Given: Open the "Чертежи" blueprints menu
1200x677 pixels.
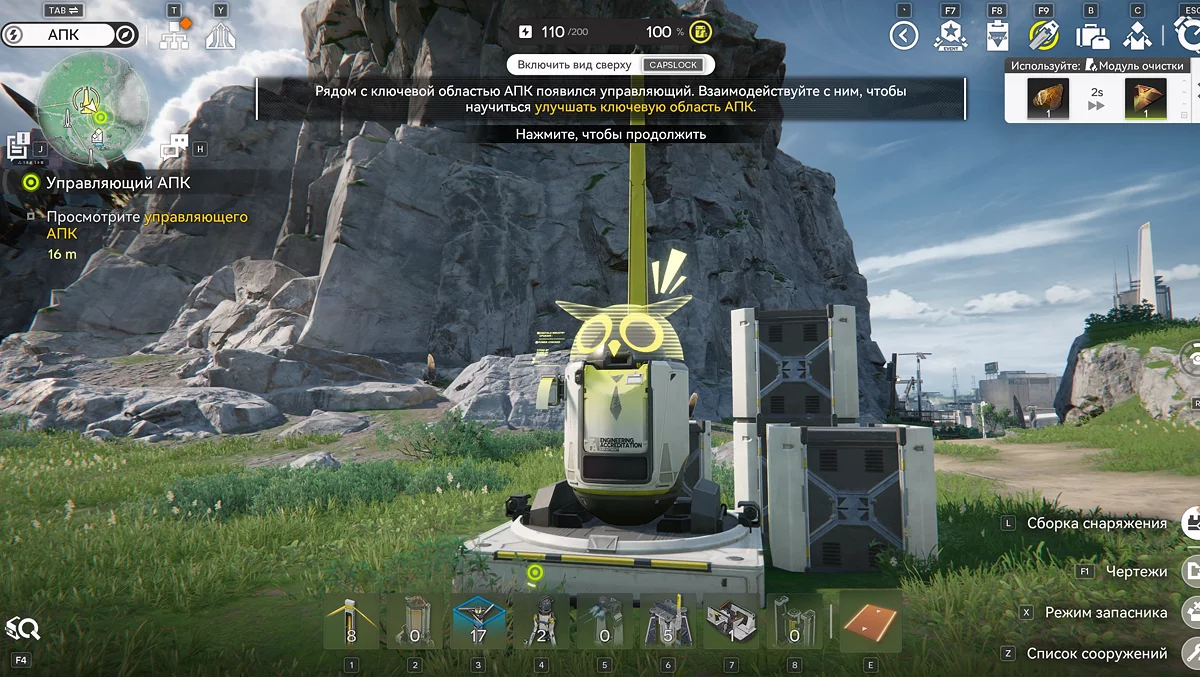Looking at the screenshot, I should (x=1136, y=571).
